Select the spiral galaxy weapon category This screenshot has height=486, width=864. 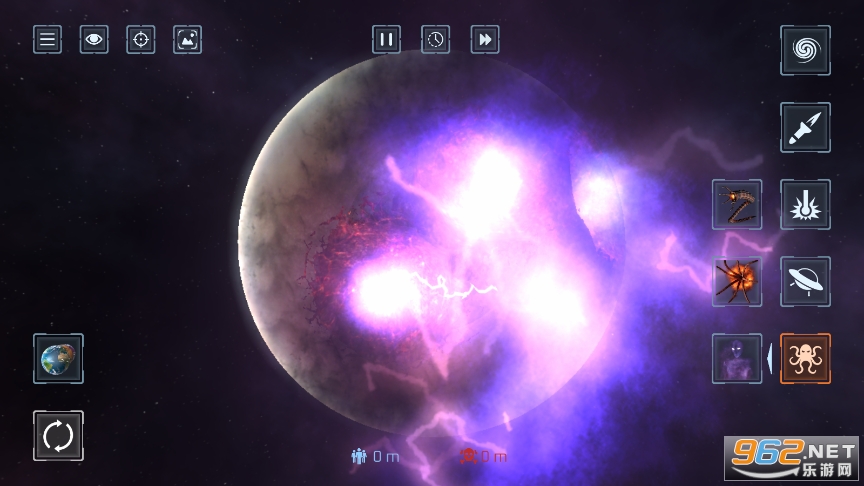pos(805,50)
